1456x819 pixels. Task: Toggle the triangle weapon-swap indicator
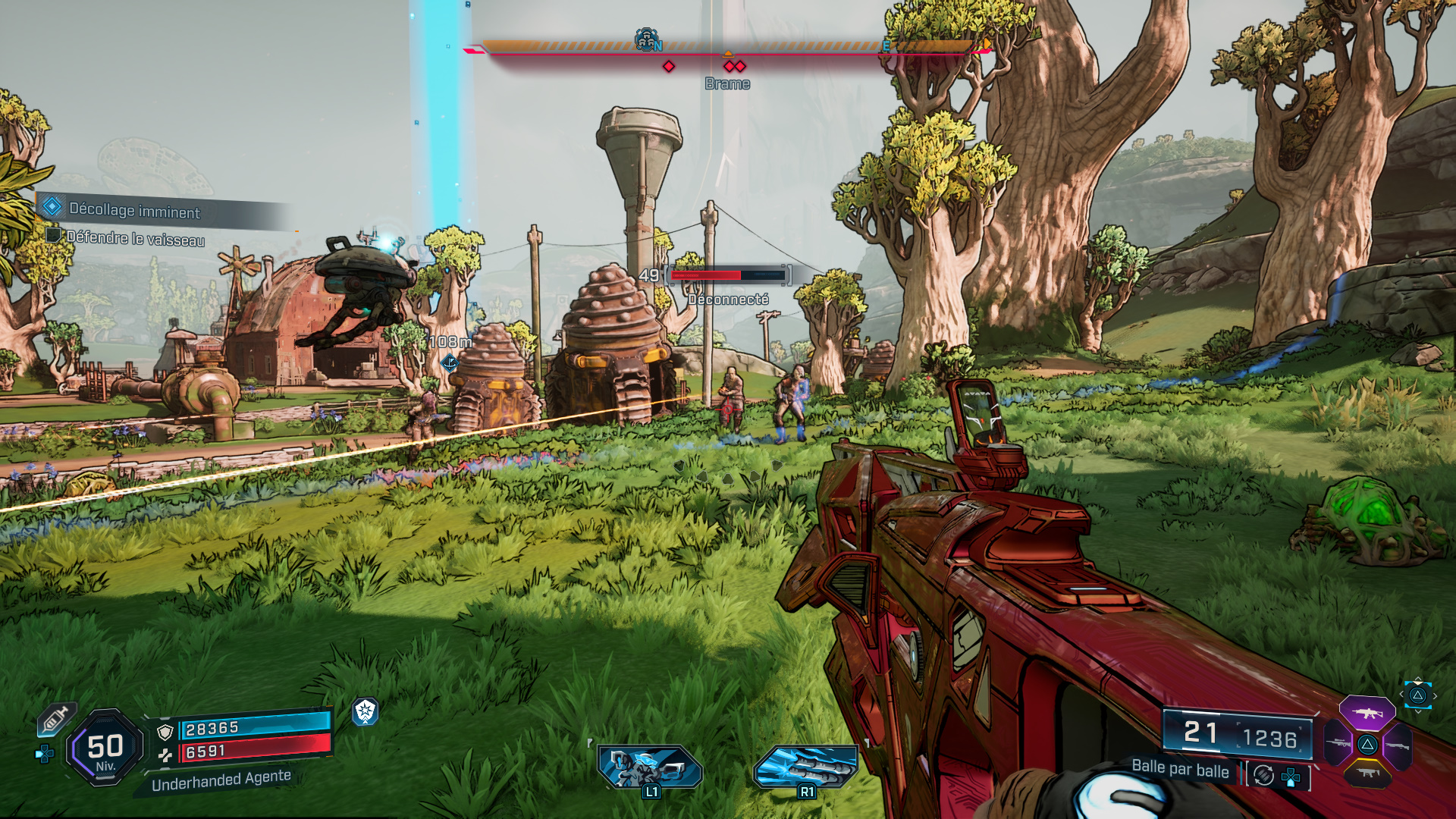click(1418, 696)
